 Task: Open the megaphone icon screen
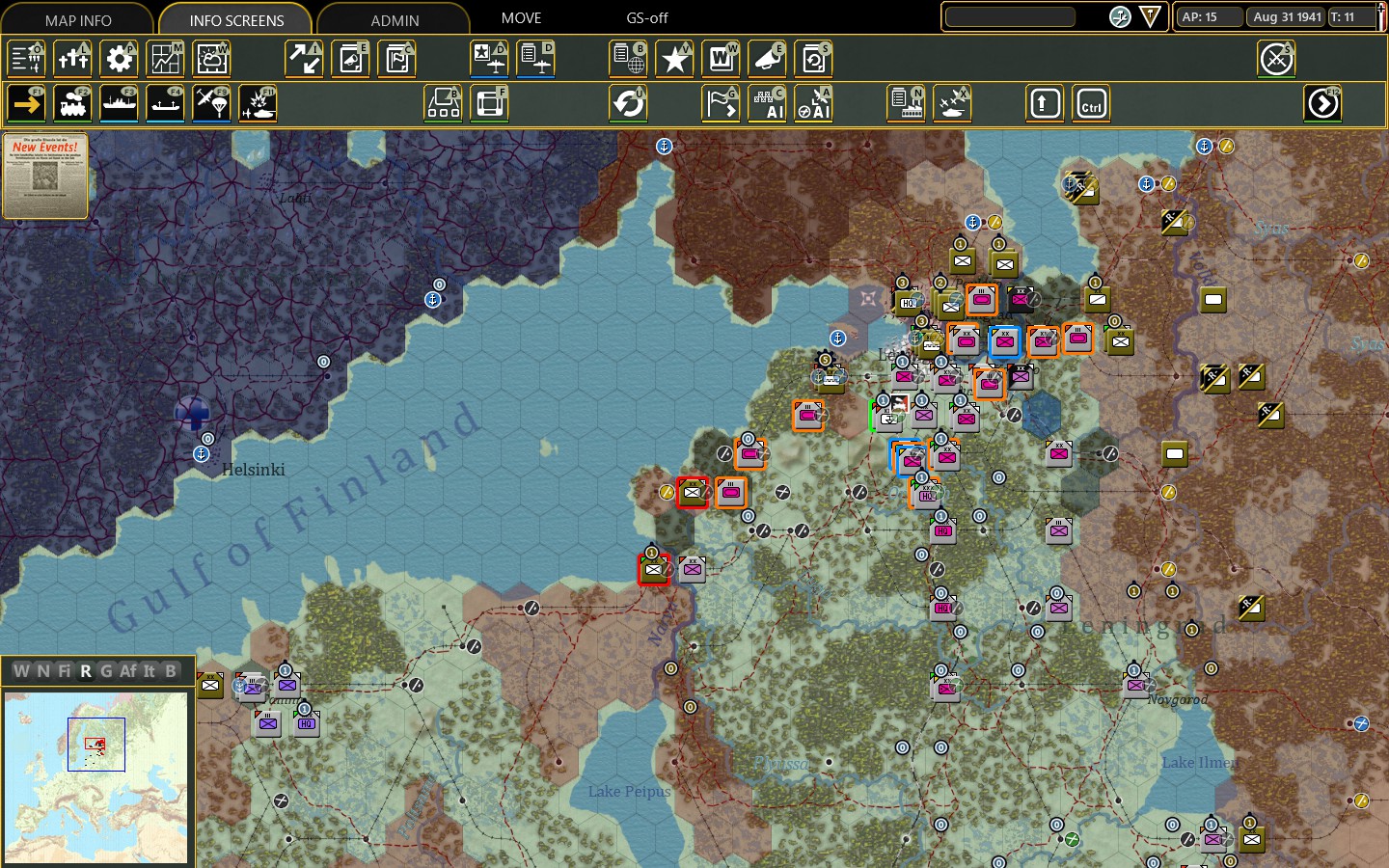click(x=768, y=59)
